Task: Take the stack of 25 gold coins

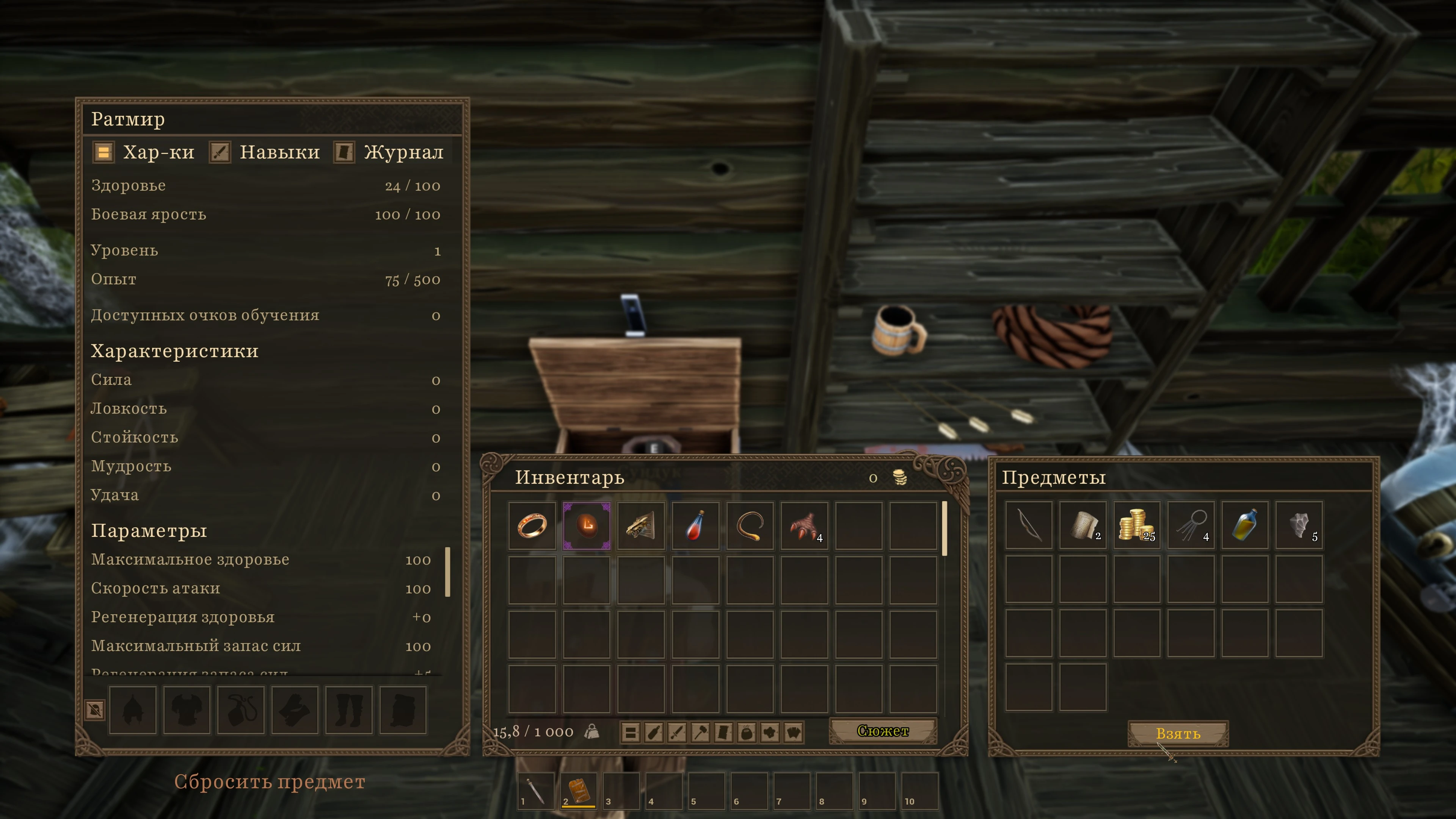Action: 1137,524
